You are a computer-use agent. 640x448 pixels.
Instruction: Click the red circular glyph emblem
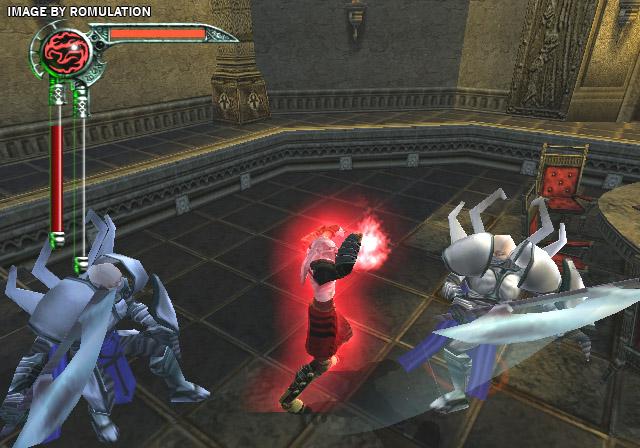click(68, 49)
